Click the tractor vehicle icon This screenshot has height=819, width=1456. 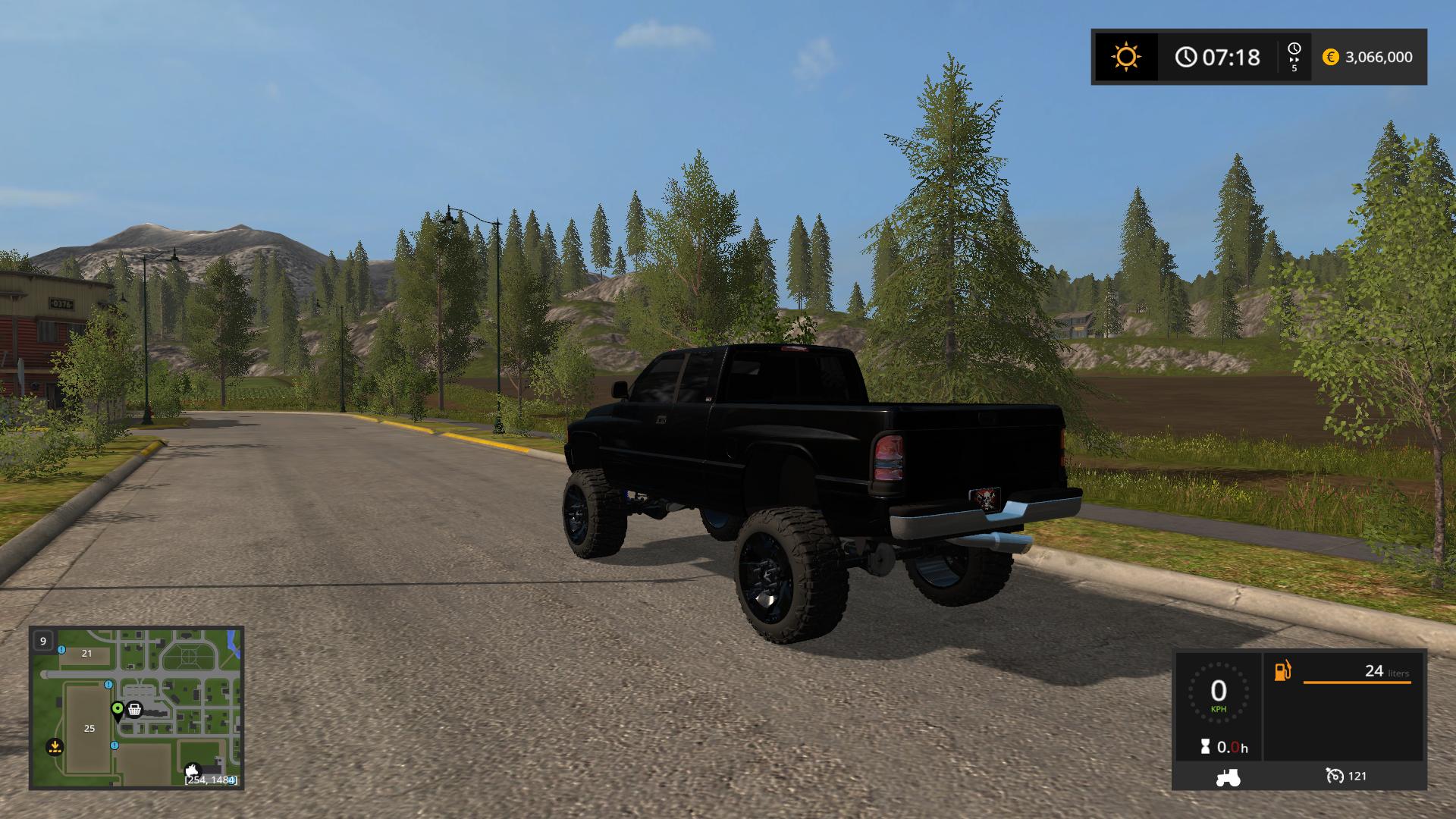point(1228,777)
